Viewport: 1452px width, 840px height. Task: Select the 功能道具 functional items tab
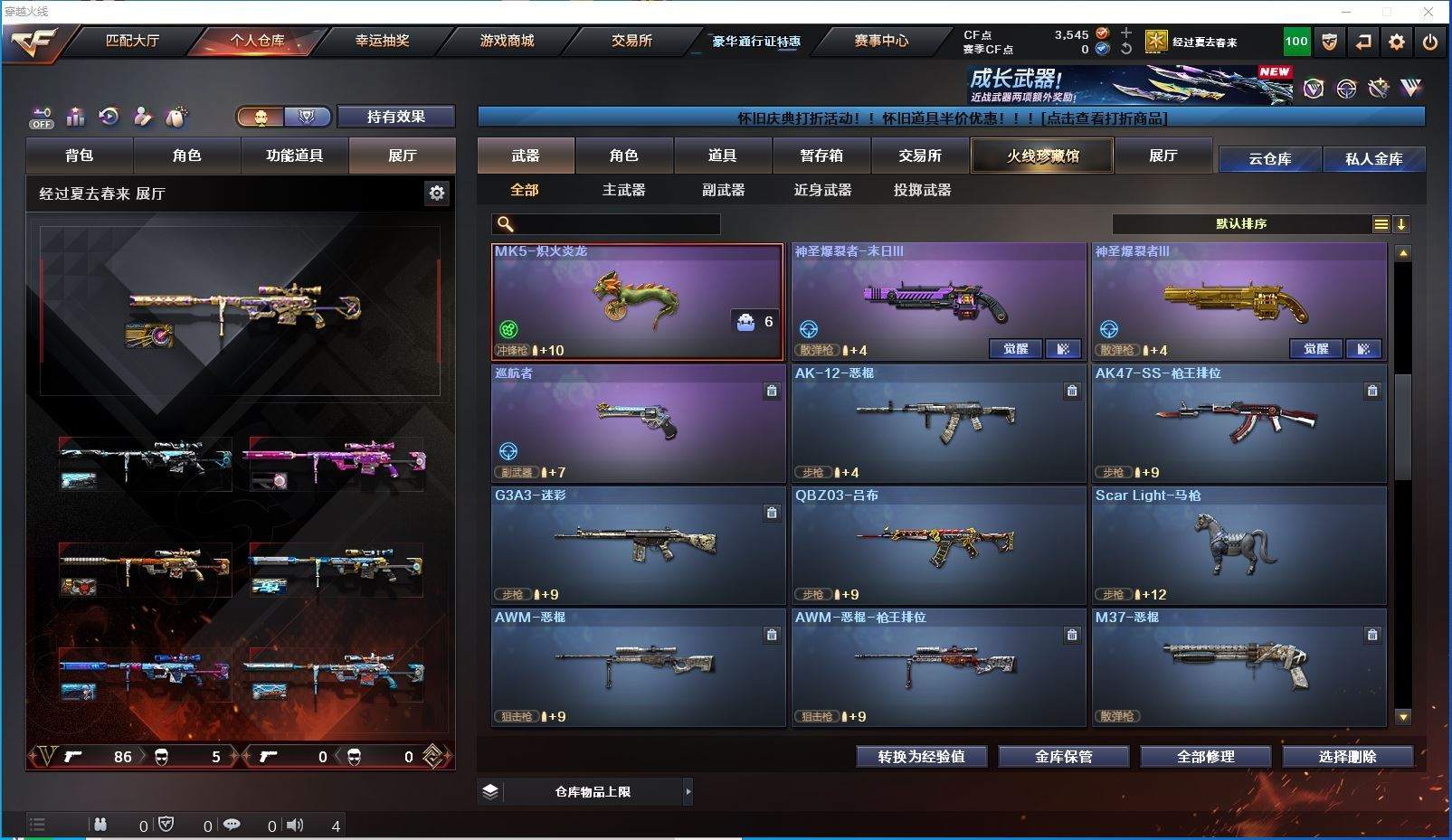(x=294, y=156)
